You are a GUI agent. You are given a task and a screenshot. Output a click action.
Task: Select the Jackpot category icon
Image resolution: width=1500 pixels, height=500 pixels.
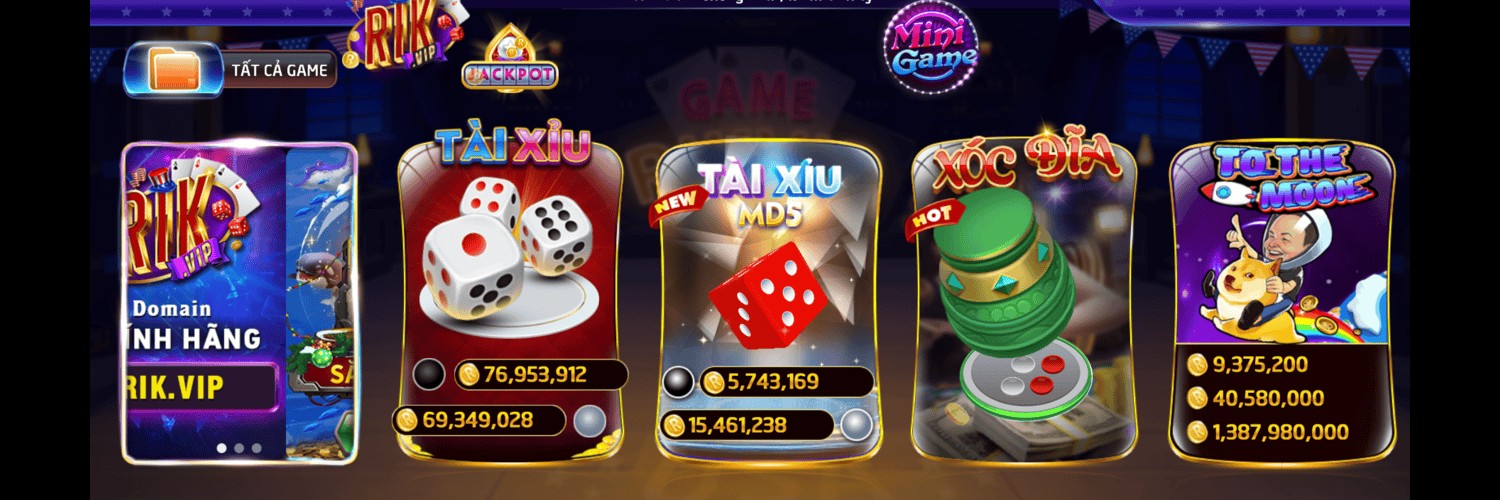click(x=510, y=62)
